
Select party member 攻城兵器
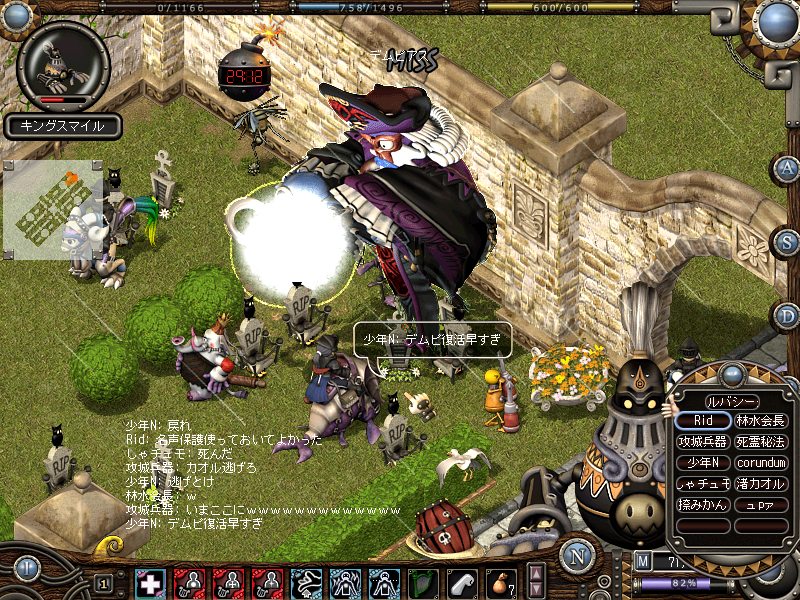(x=703, y=442)
